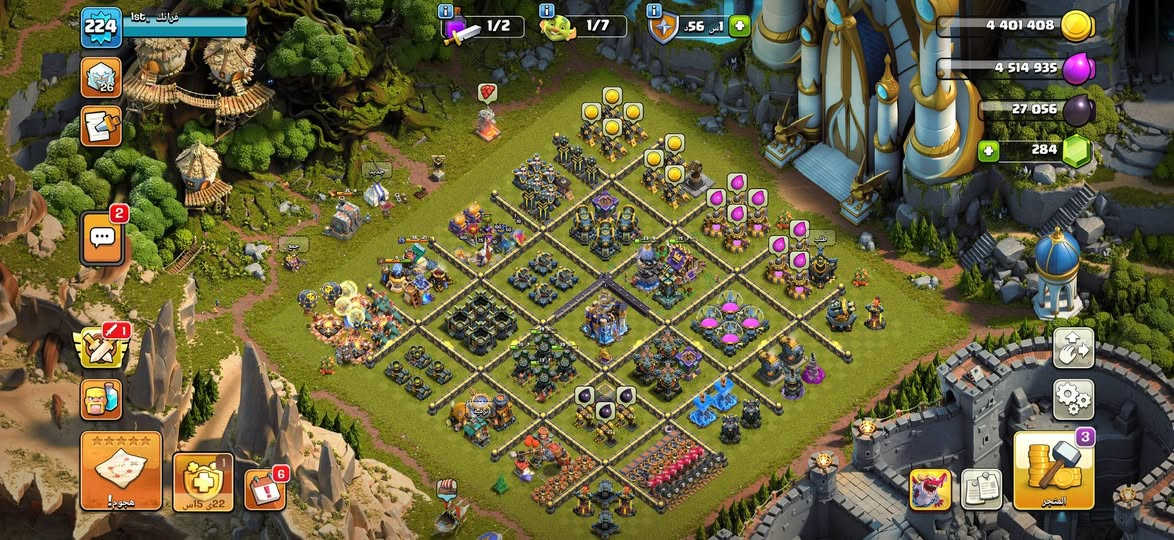Image resolution: width=1174 pixels, height=540 pixels.
Task: Open the league trophy icon showing 26
Action: click(101, 78)
